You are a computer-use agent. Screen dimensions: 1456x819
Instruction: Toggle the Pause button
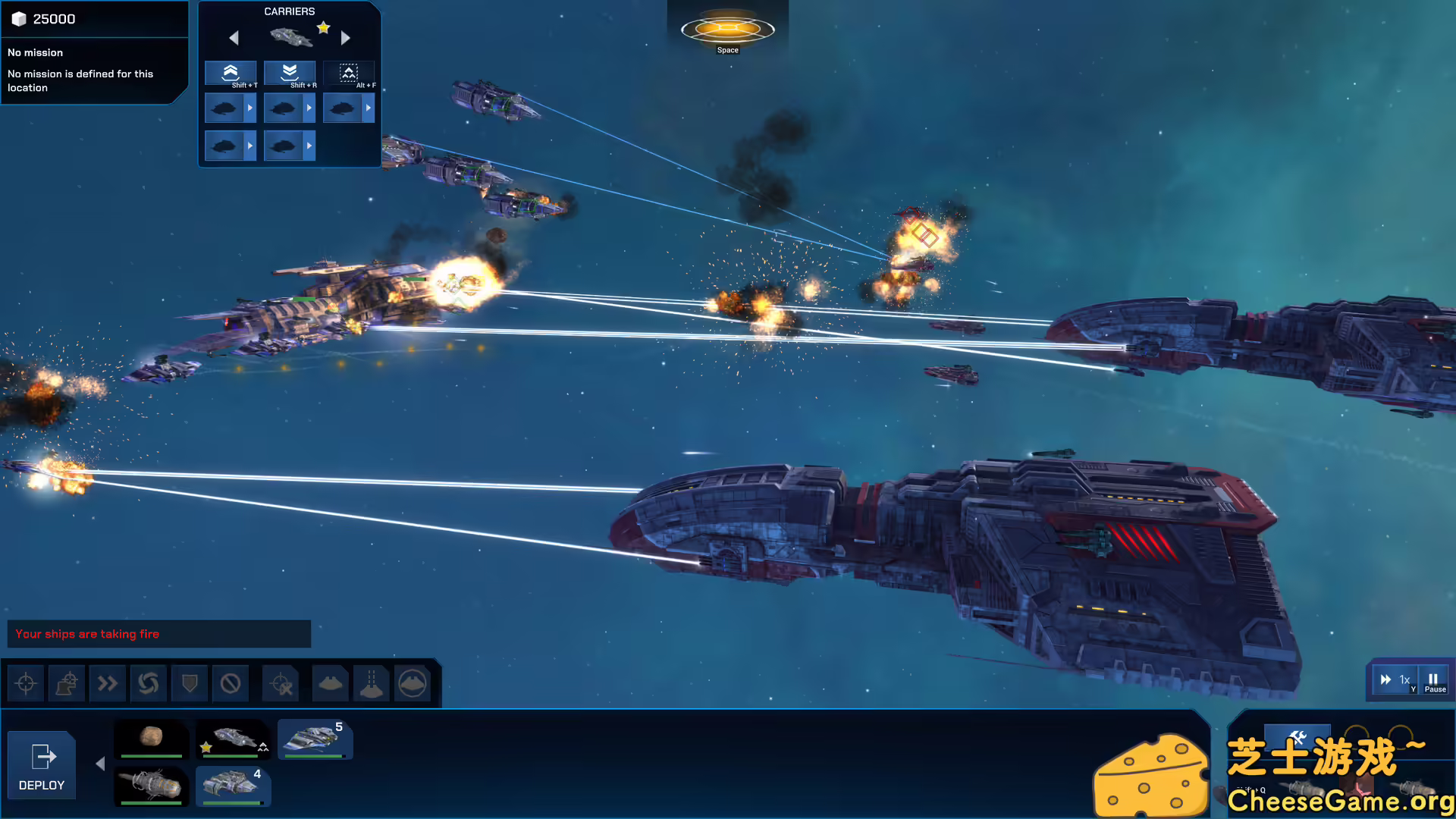(1432, 679)
